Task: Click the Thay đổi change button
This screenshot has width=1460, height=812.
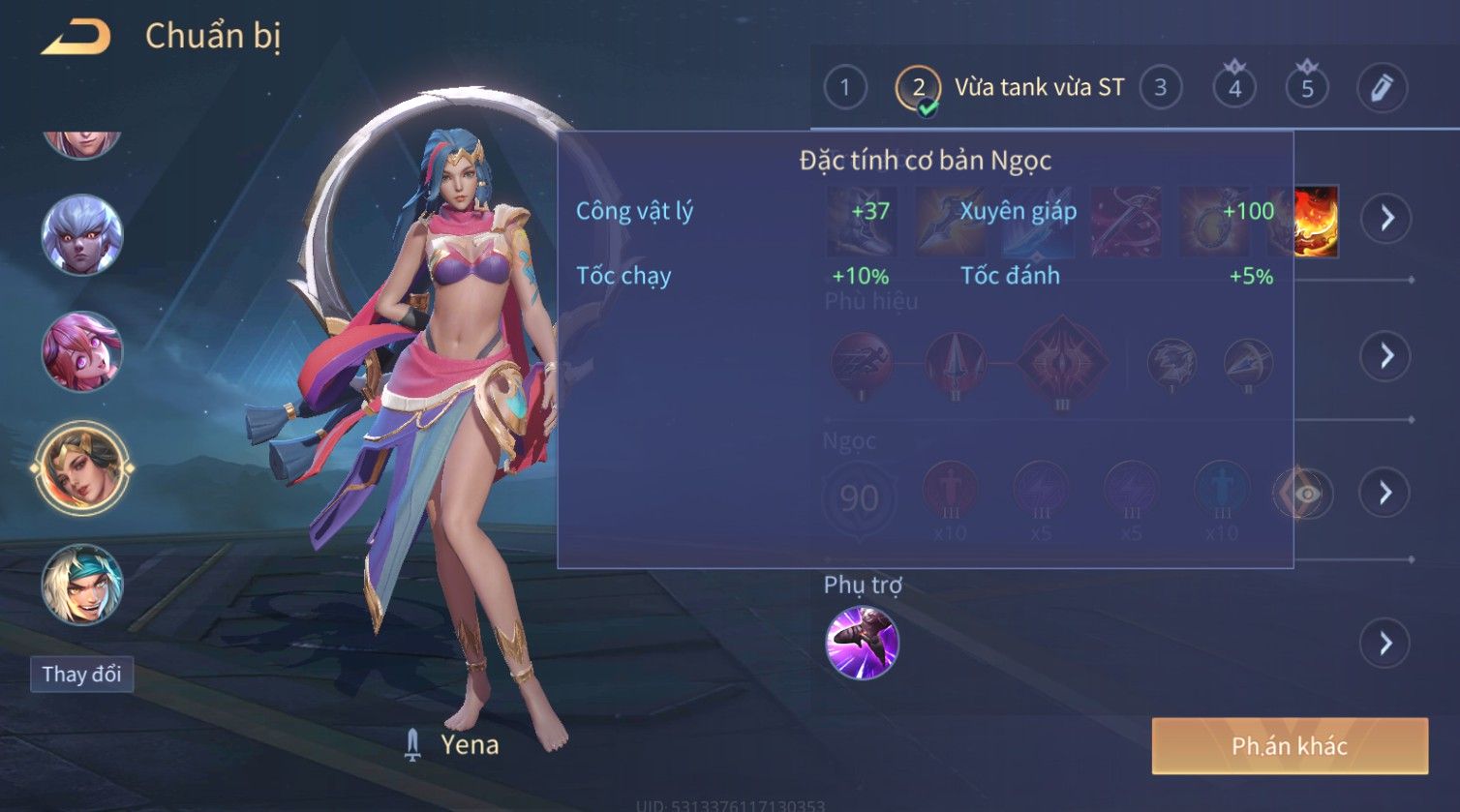Action: pyautogui.click(x=81, y=674)
